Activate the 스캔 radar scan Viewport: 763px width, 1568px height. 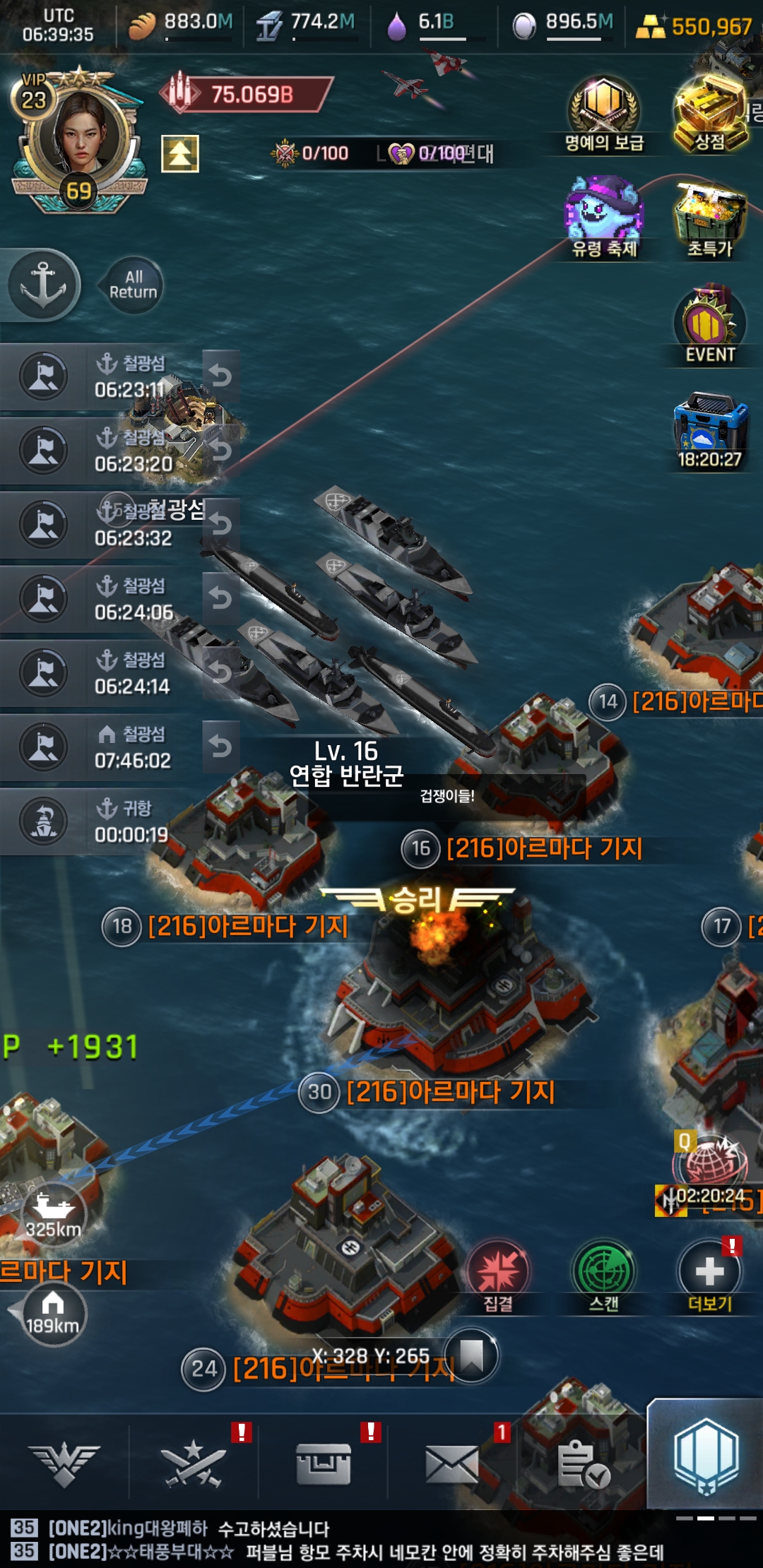pos(604,1275)
